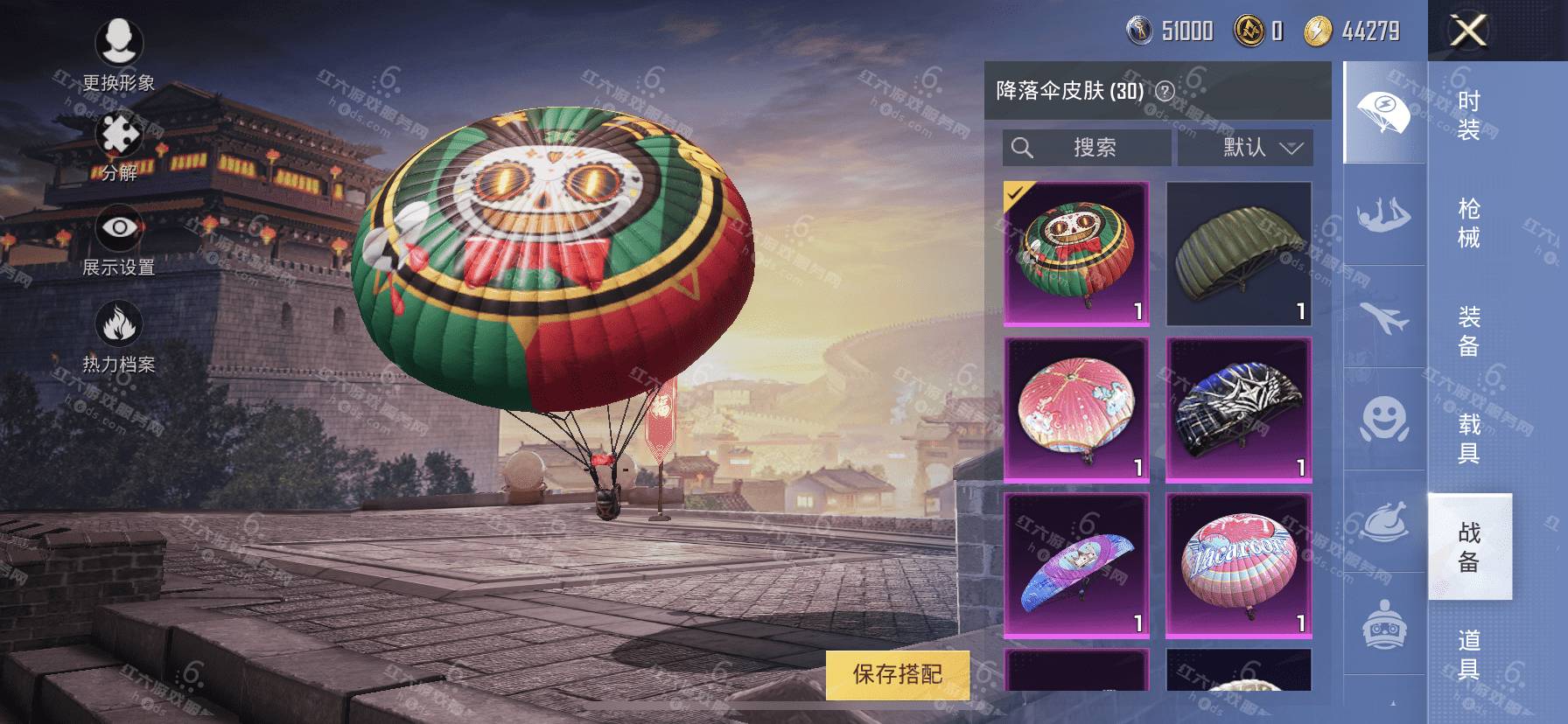Open 展示设置 display settings

(119, 241)
